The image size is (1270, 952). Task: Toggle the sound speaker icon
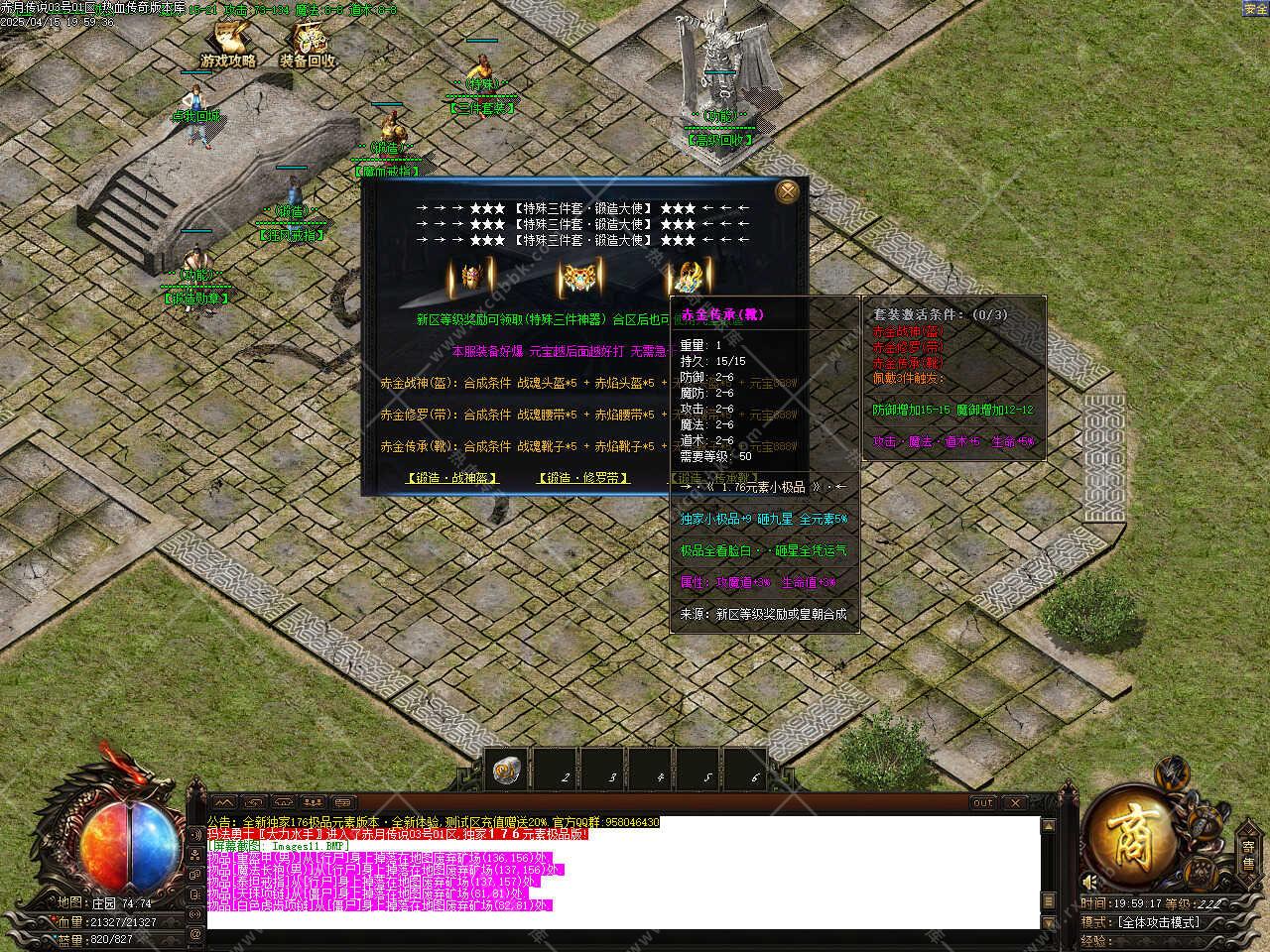coord(1091,881)
